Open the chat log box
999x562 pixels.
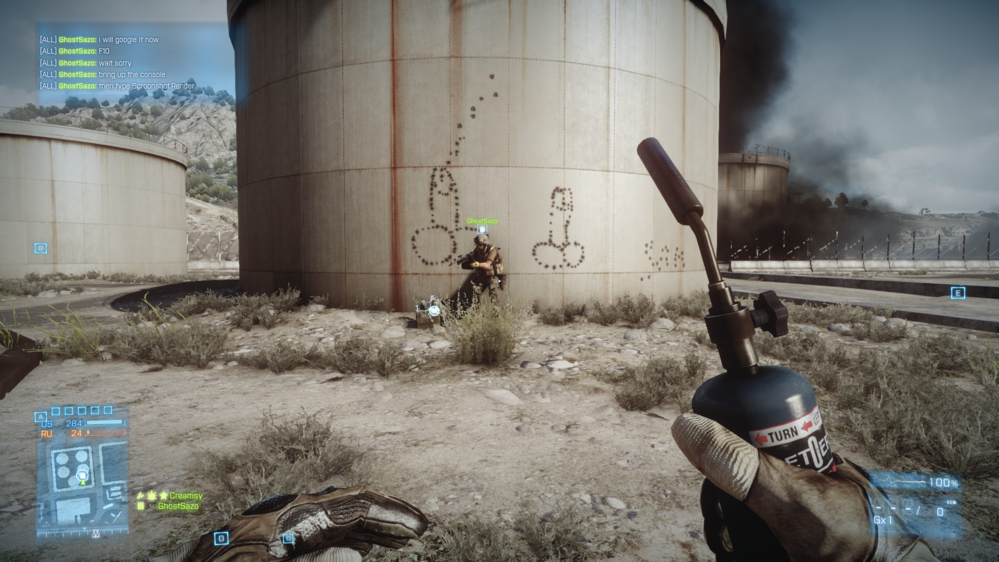118,63
